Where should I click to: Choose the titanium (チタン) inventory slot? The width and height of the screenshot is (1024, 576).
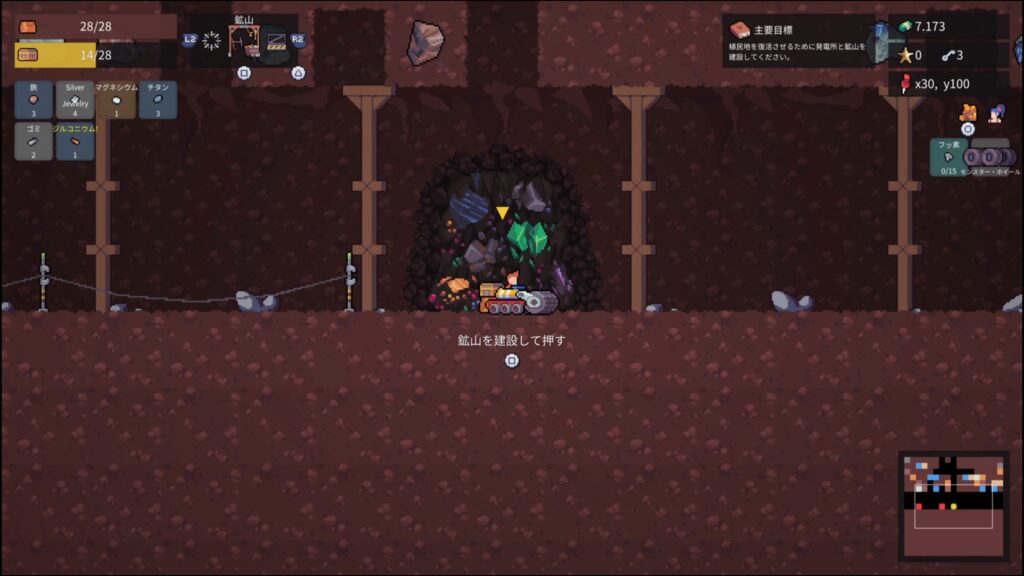(x=157, y=100)
